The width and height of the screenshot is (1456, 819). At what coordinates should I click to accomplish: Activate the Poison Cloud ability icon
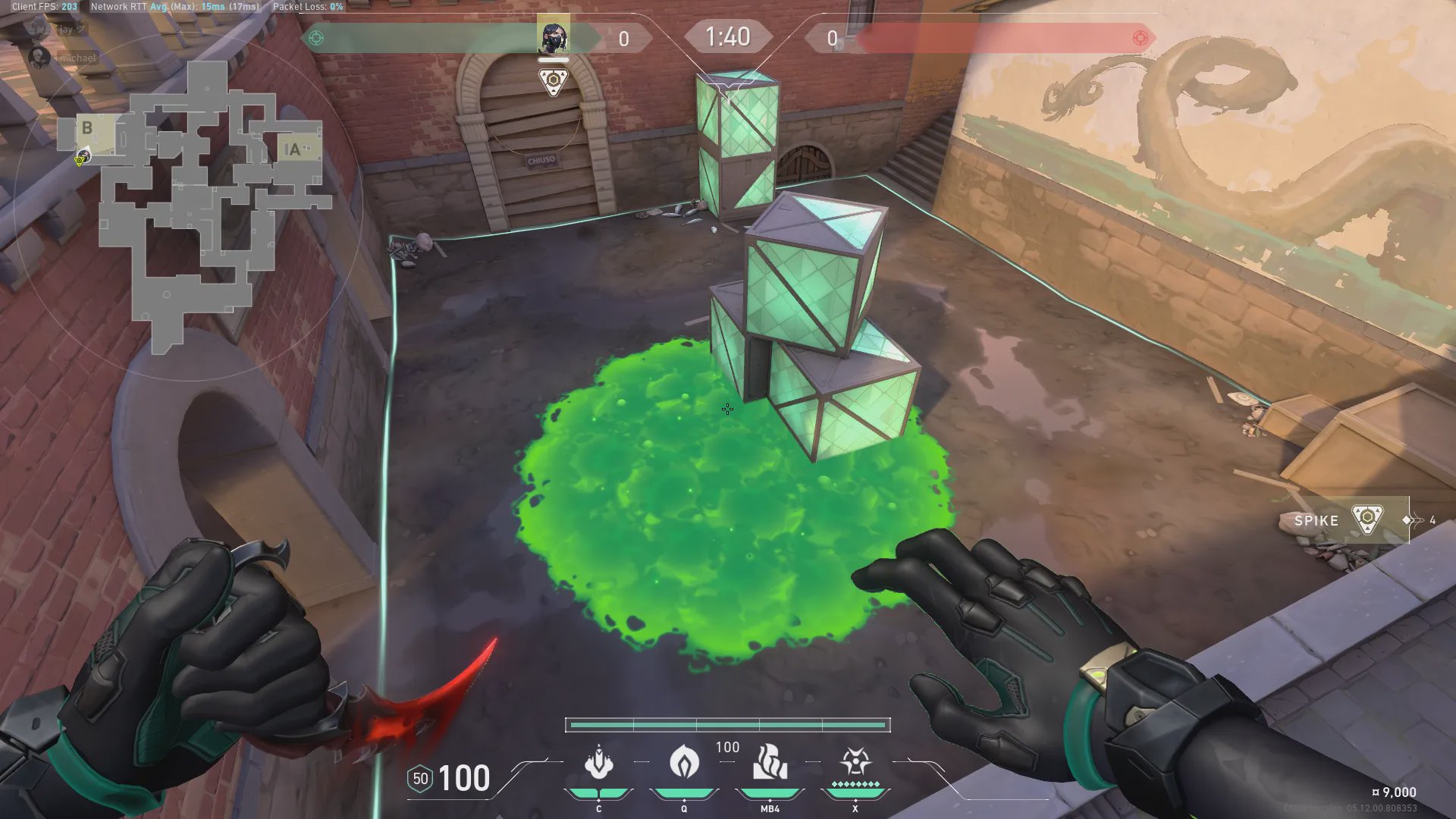[684, 762]
